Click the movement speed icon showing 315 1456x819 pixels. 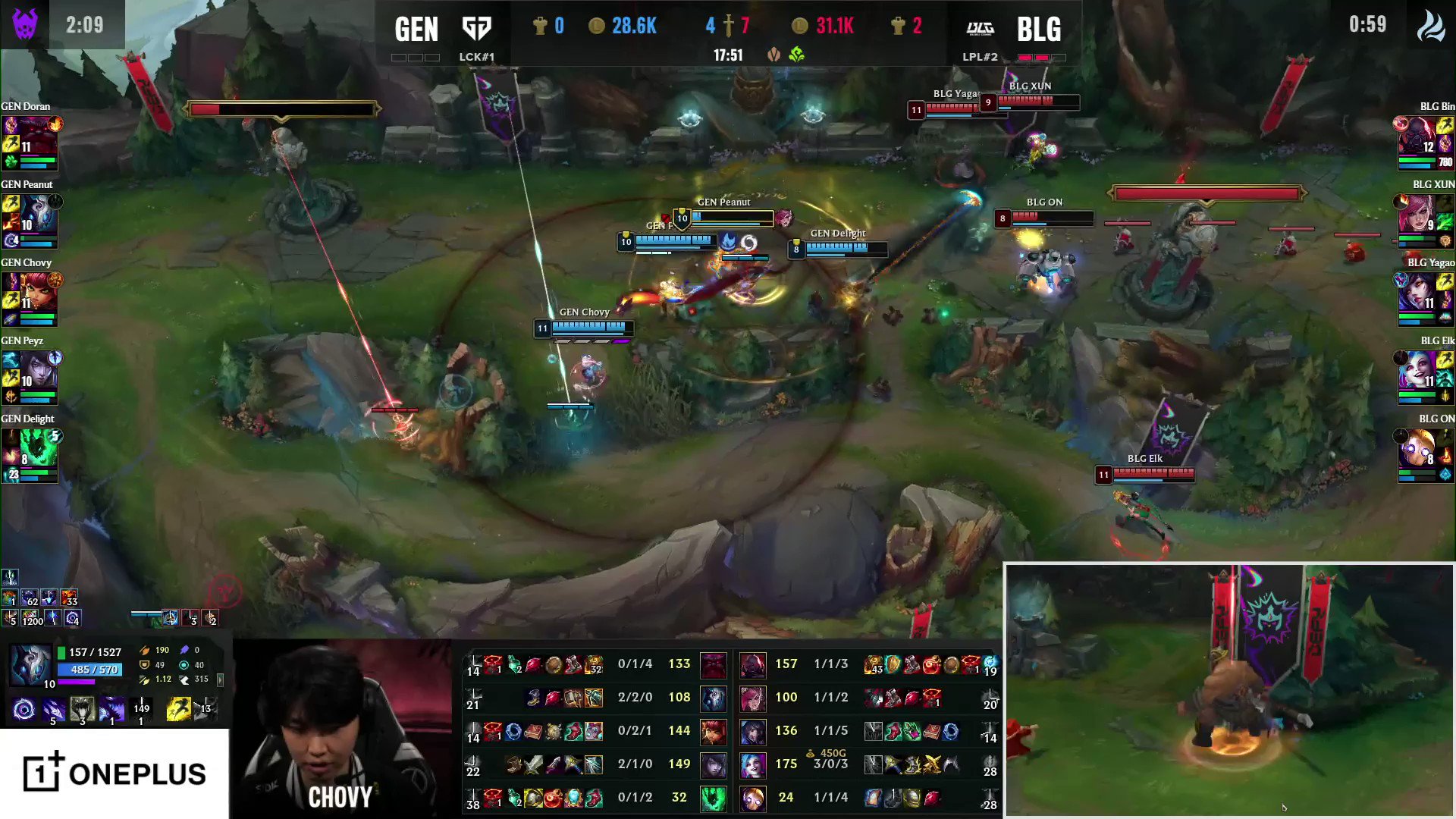pos(184,680)
